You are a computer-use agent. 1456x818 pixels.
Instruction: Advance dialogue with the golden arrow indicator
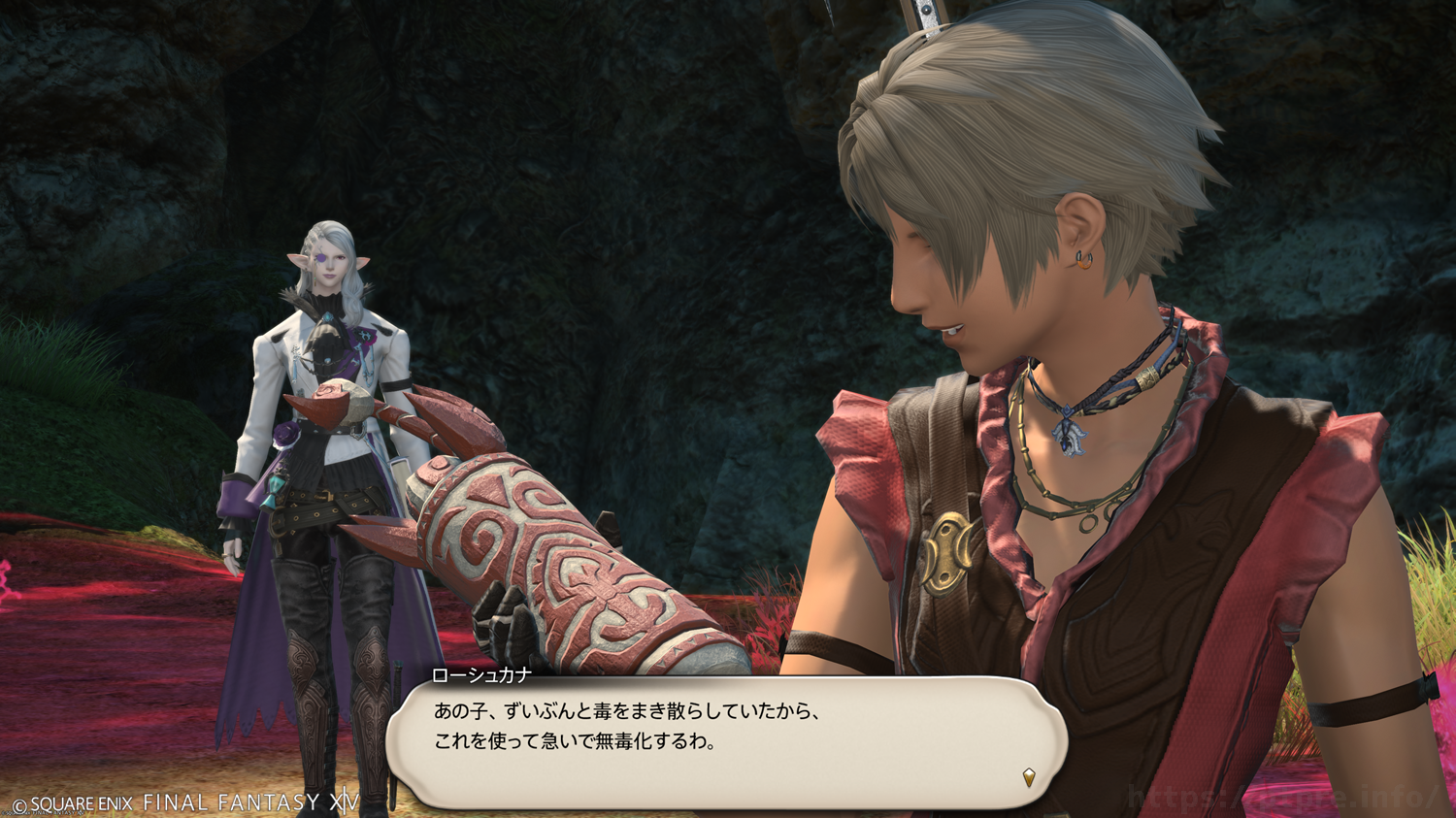pyautogui.click(x=1029, y=776)
